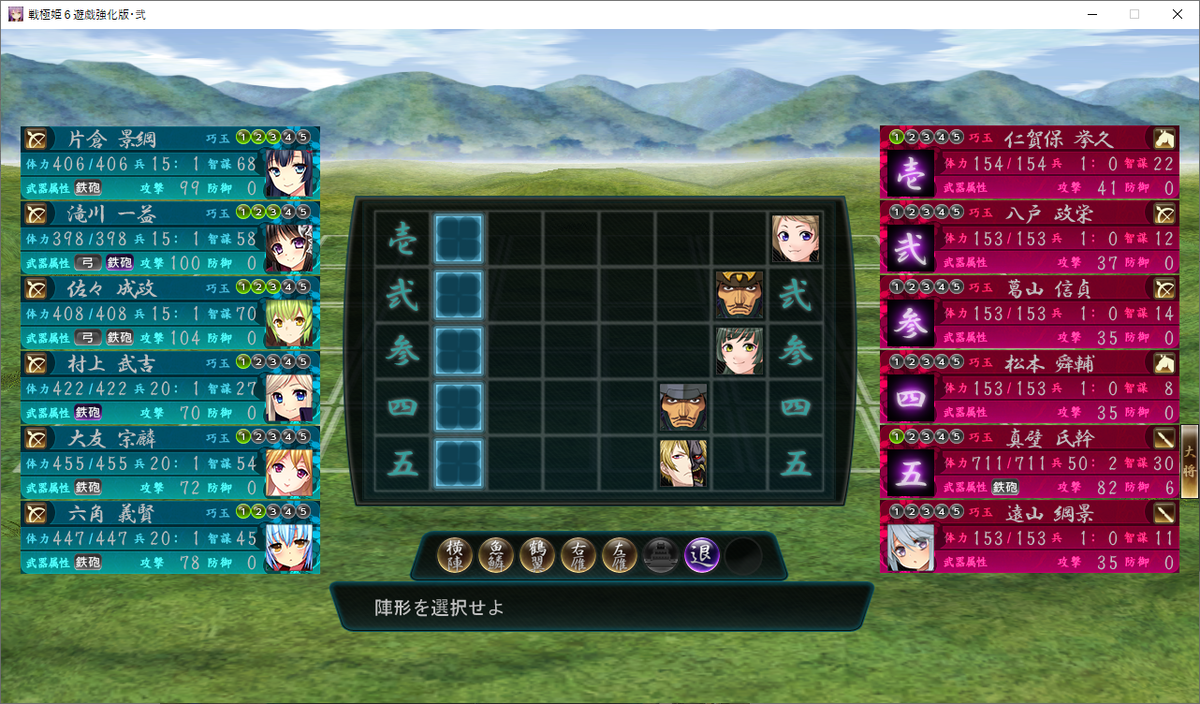
Task: Pick ally general 大友 宗麟
Action: (x=170, y=462)
